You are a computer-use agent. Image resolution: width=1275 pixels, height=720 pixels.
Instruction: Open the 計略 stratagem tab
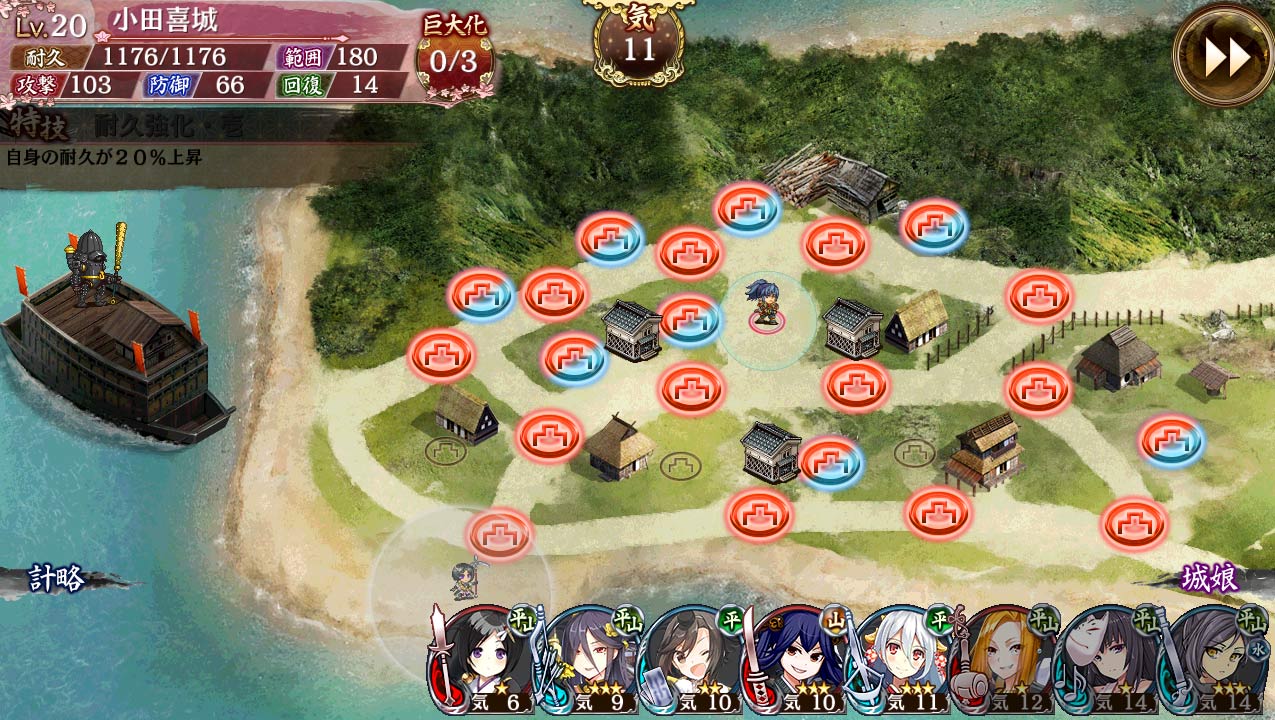click(x=57, y=579)
